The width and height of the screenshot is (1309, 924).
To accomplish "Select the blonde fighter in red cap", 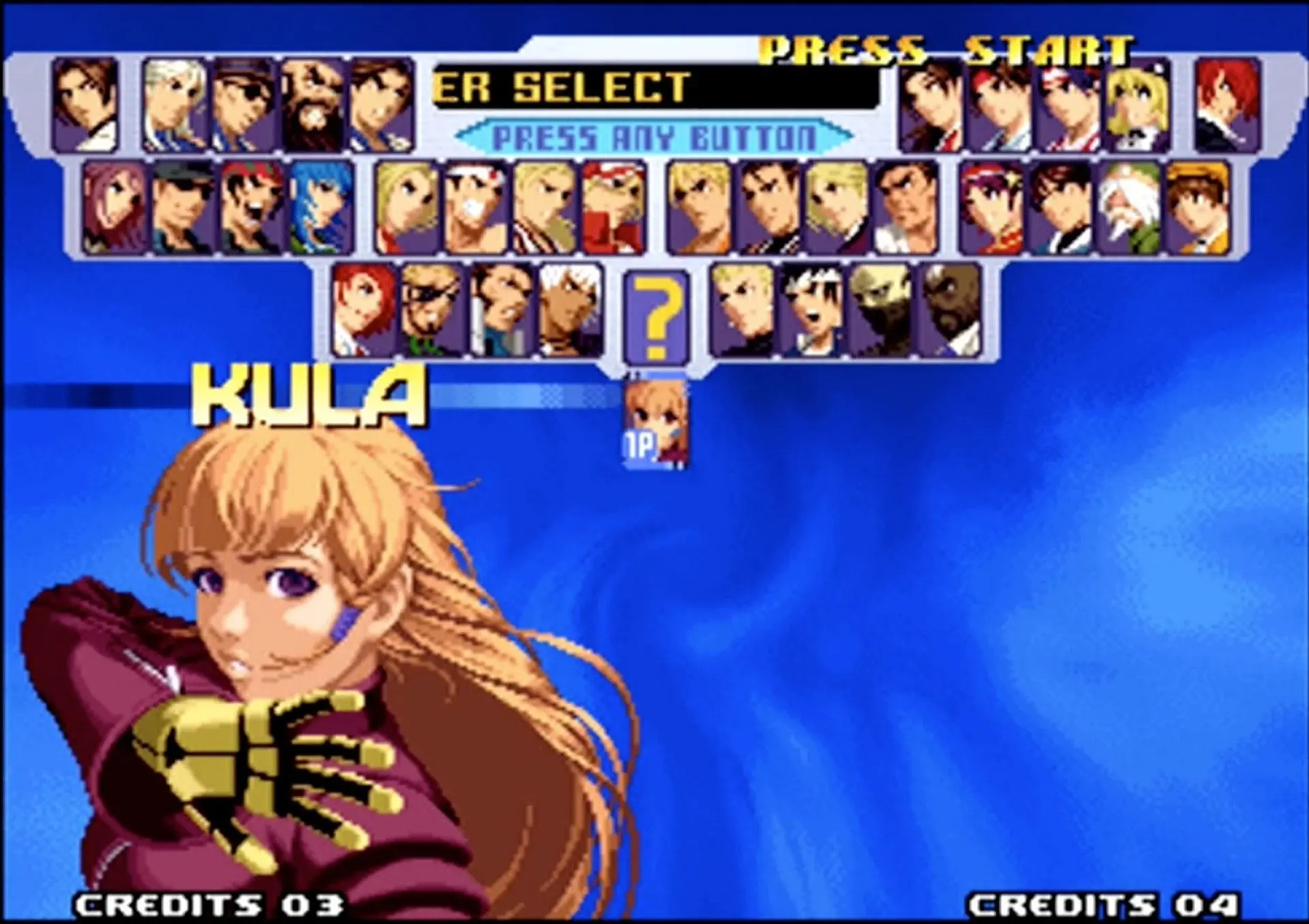I will (613, 208).
